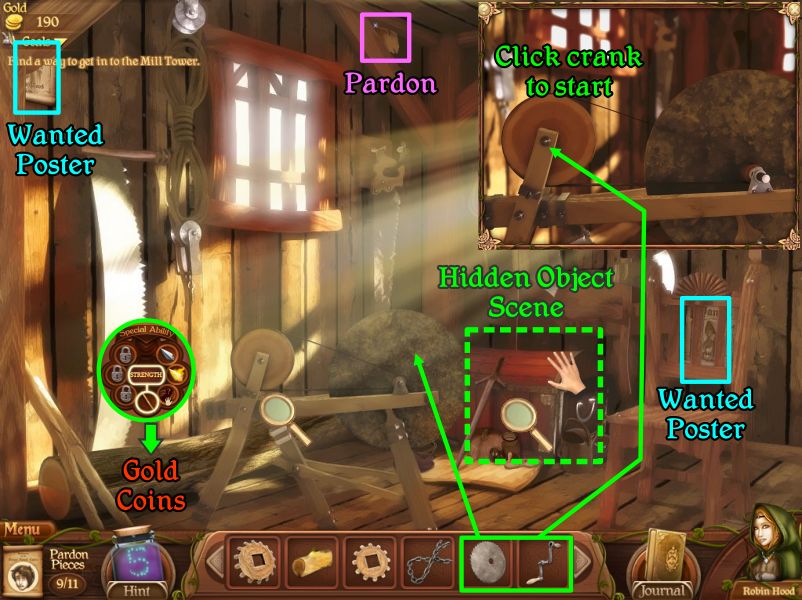
Task: Open the Menu button
Action: (27, 528)
